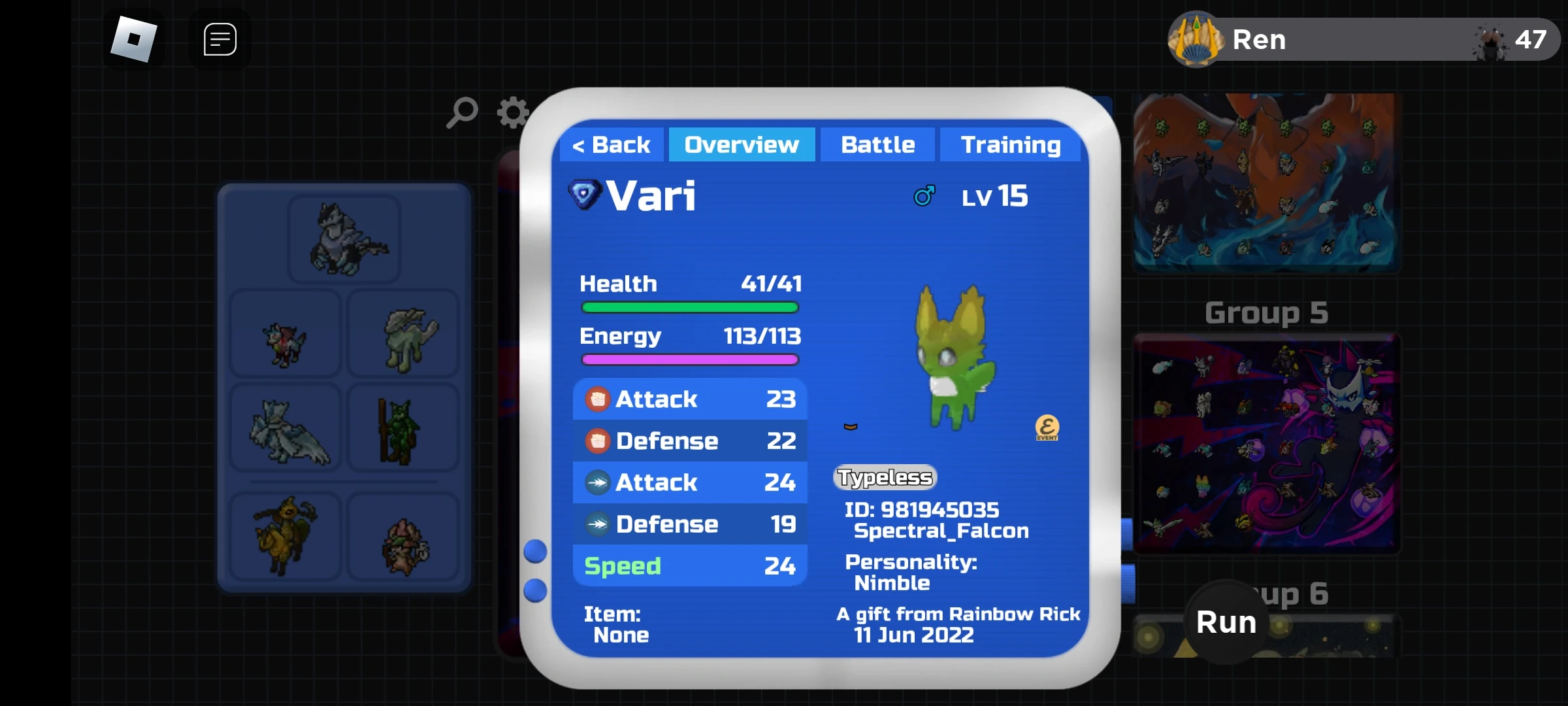Select the melee Attack fist icon
Image resolution: width=1568 pixels, height=706 pixels.
point(598,399)
